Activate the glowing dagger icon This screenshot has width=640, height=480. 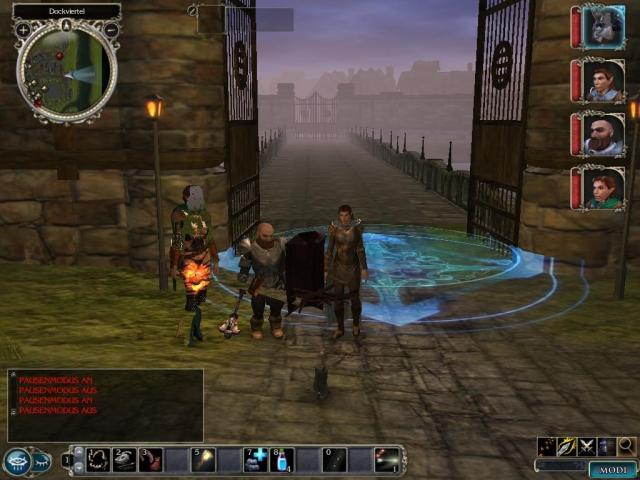coord(566,446)
